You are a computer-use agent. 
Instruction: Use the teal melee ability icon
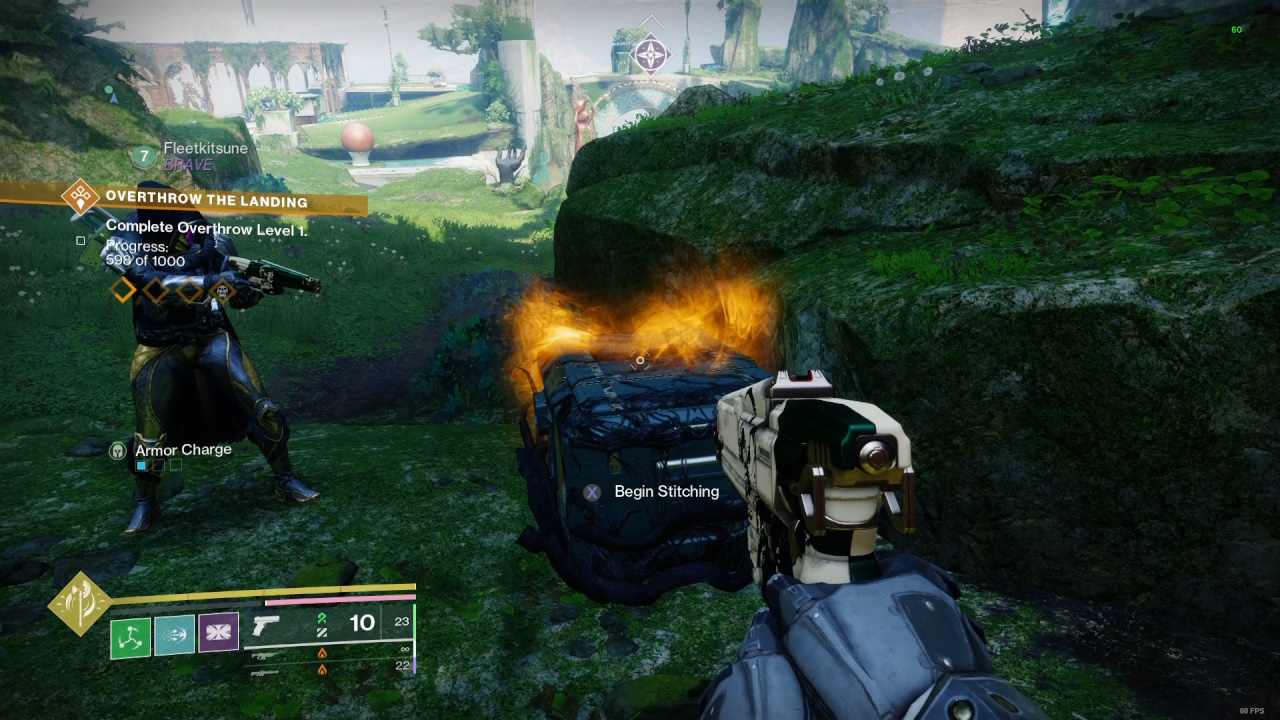coord(175,635)
